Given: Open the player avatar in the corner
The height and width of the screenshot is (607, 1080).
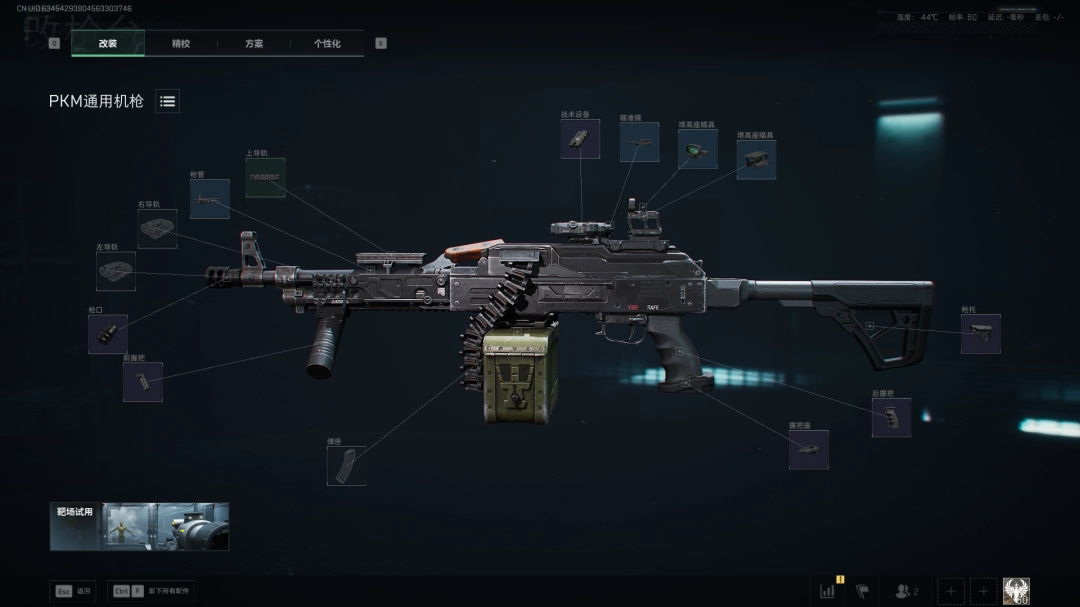Looking at the screenshot, I should point(1016,591).
